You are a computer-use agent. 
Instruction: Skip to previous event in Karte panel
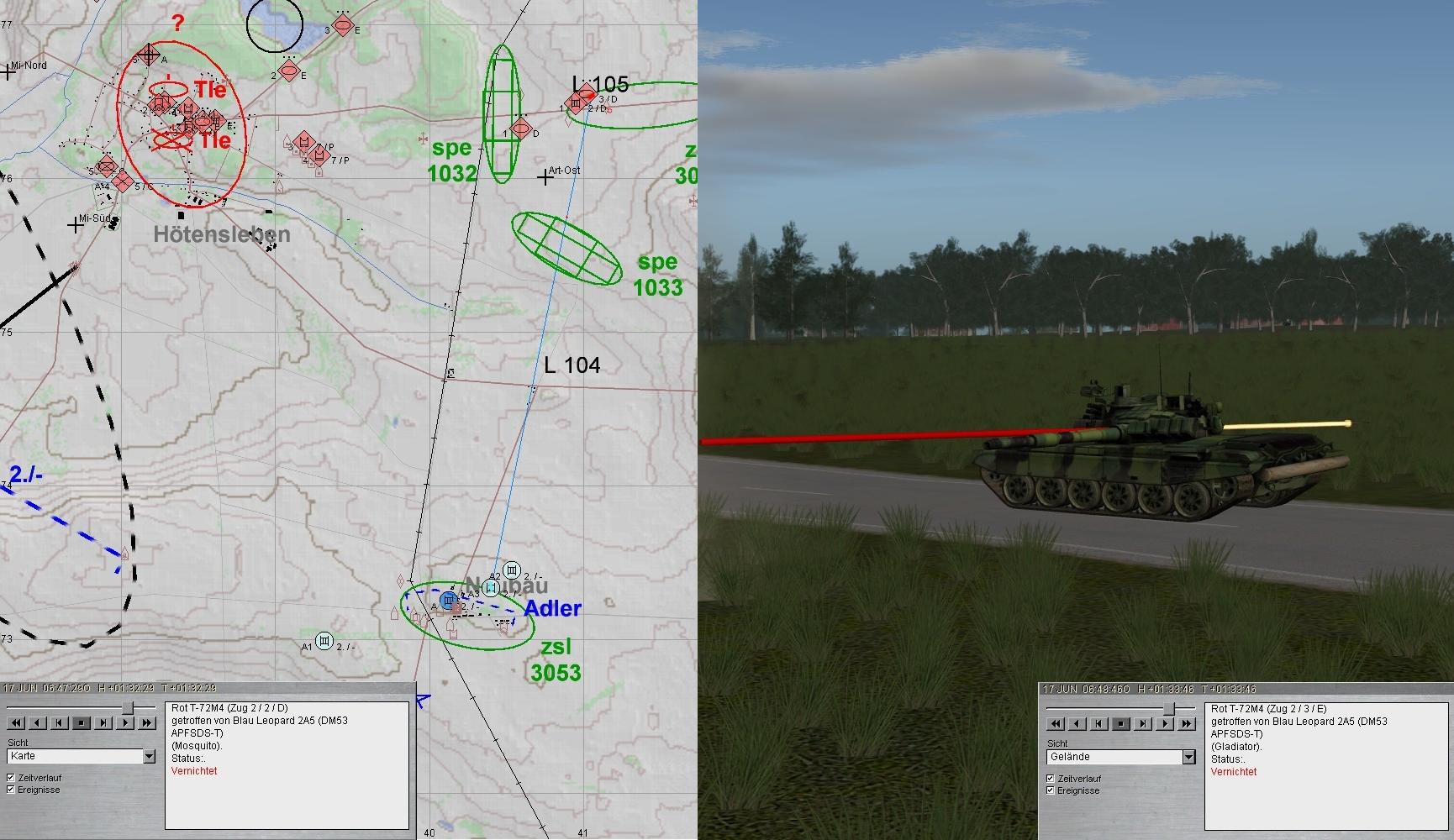point(60,722)
